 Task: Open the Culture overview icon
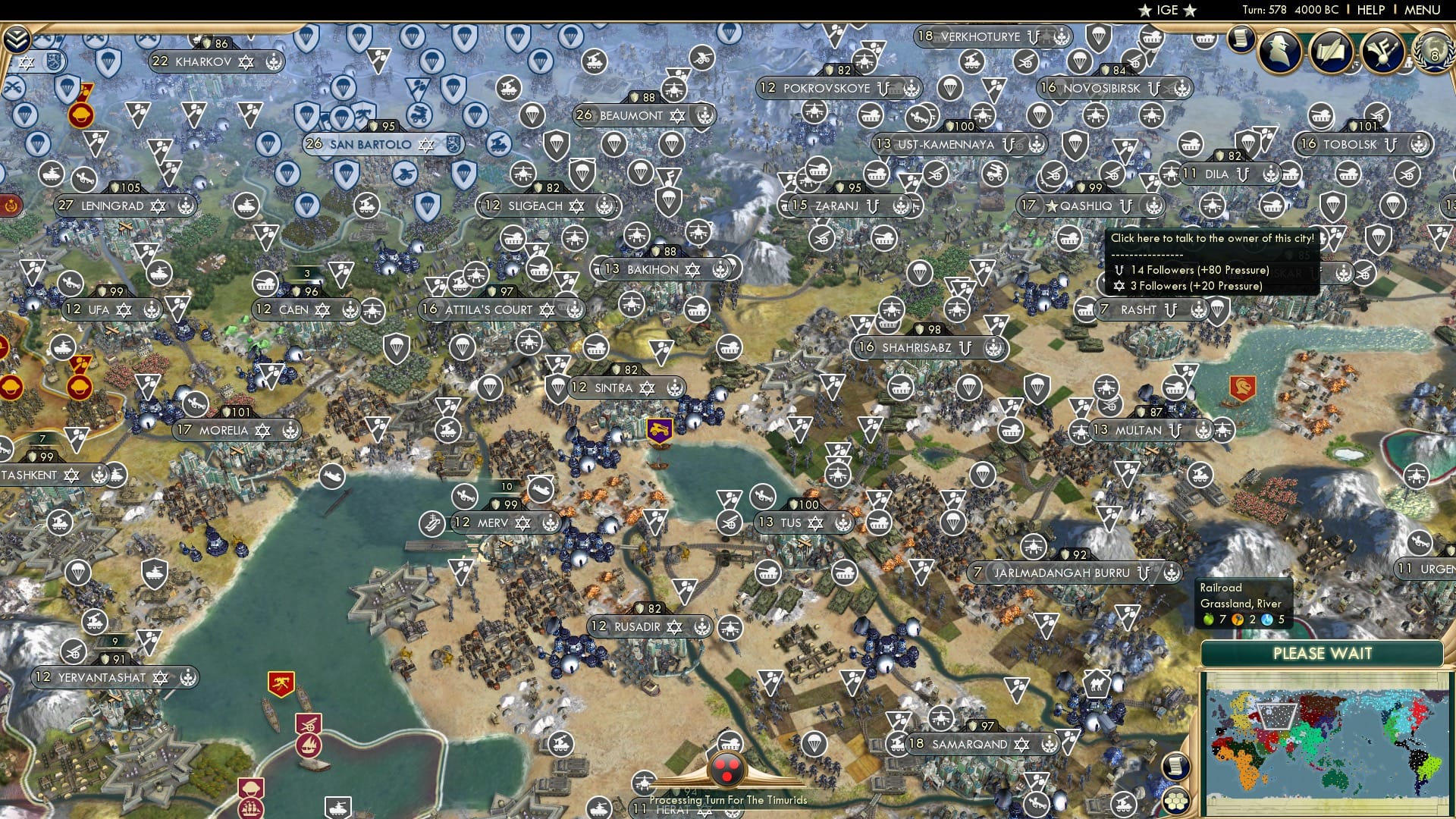click(1382, 52)
